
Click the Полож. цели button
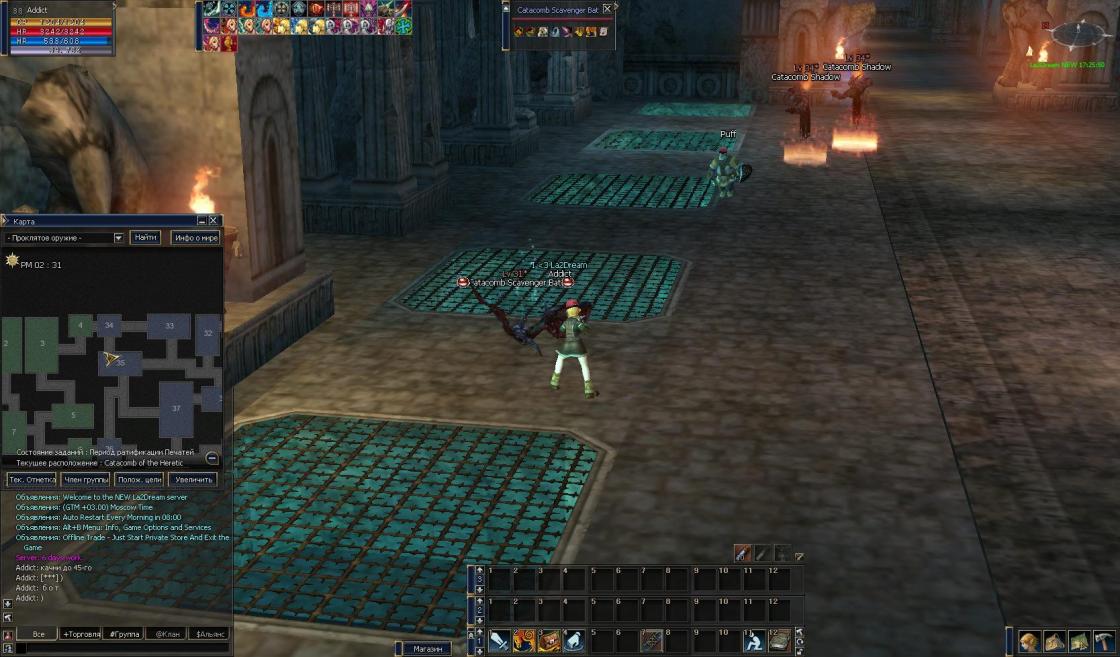pos(139,480)
